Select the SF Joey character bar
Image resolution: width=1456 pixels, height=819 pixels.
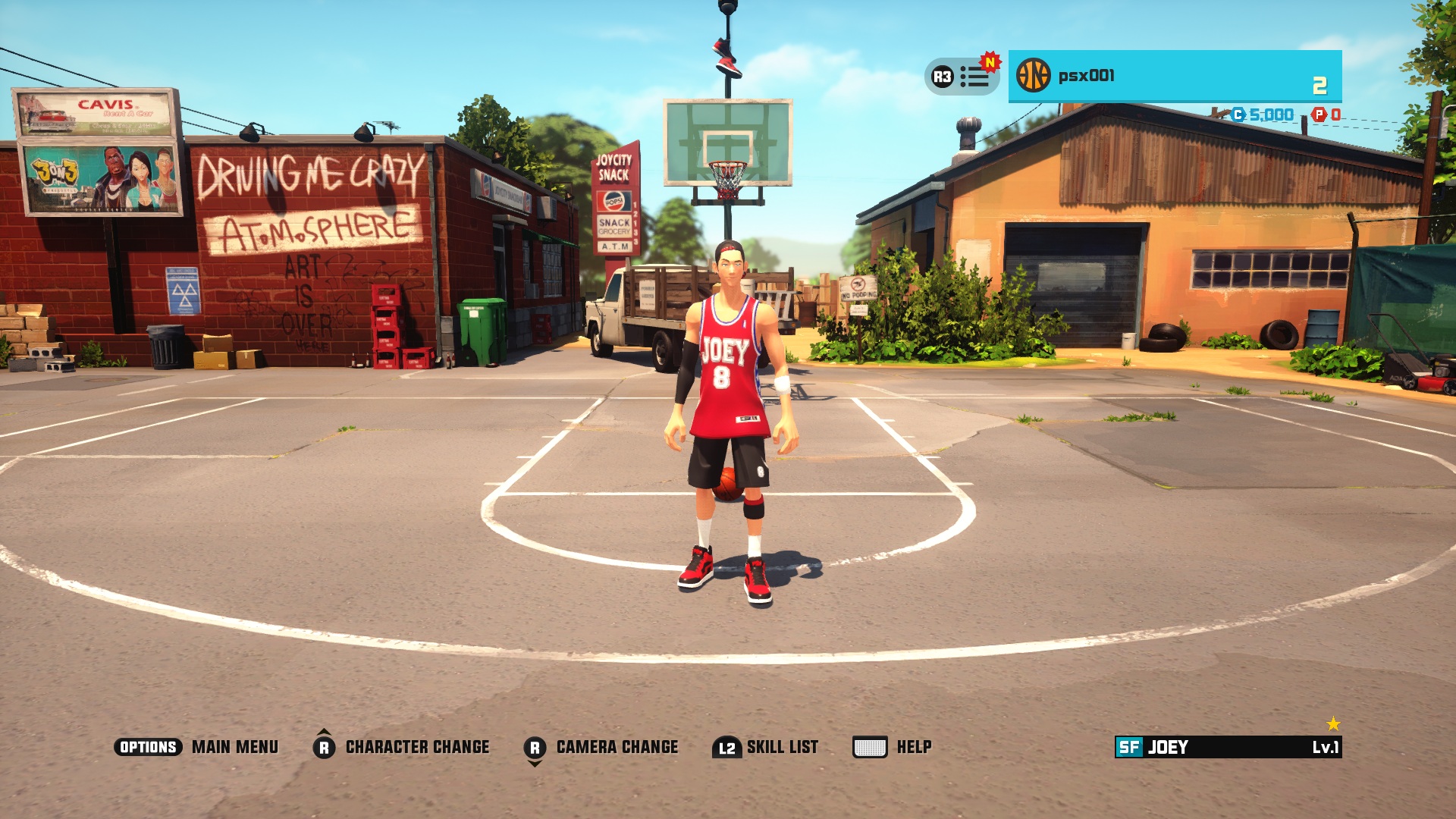[1228, 747]
